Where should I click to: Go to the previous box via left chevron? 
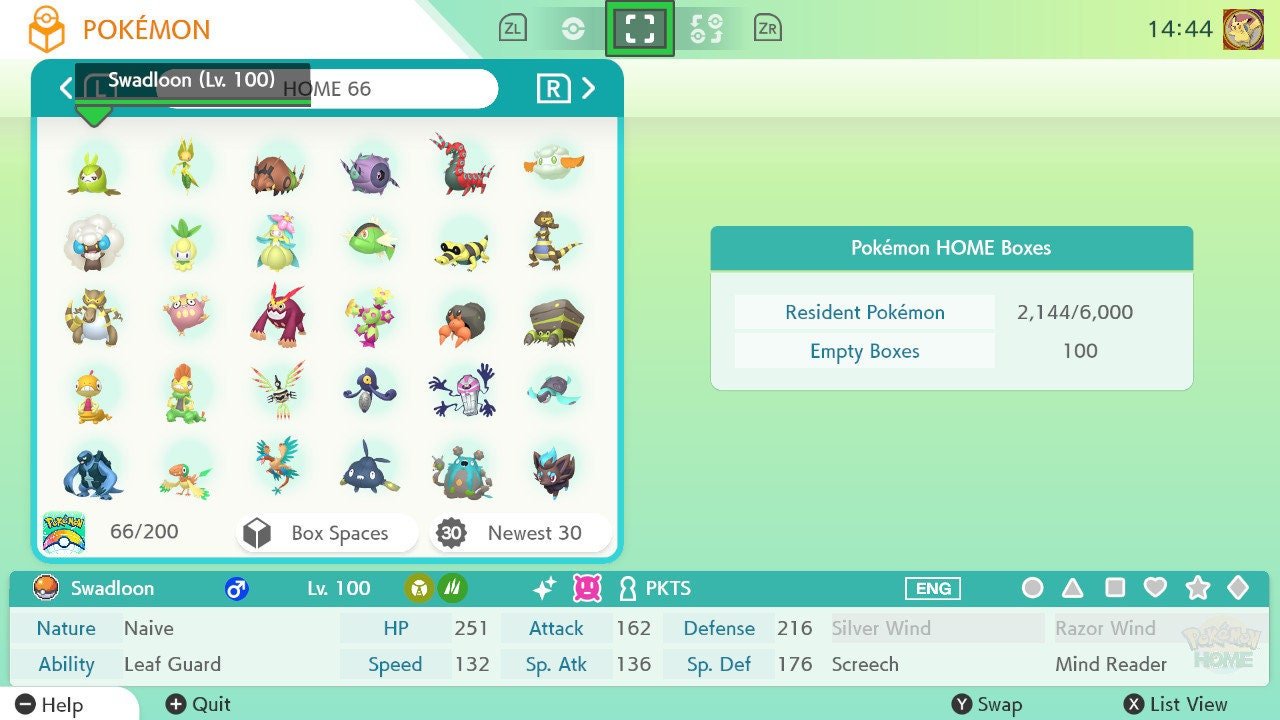point(65,88)
